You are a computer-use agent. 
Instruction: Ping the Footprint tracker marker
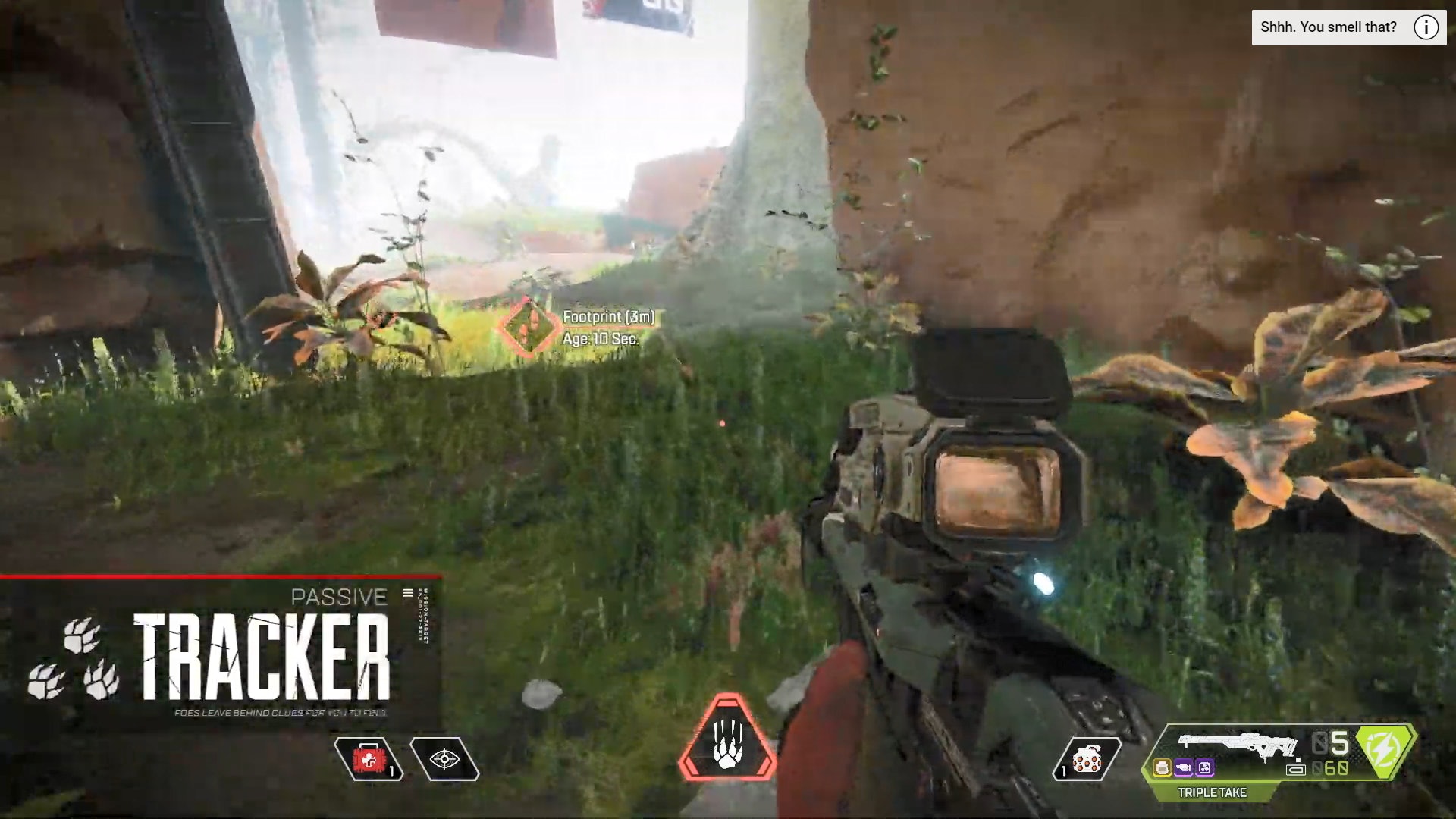pos(529,327)
